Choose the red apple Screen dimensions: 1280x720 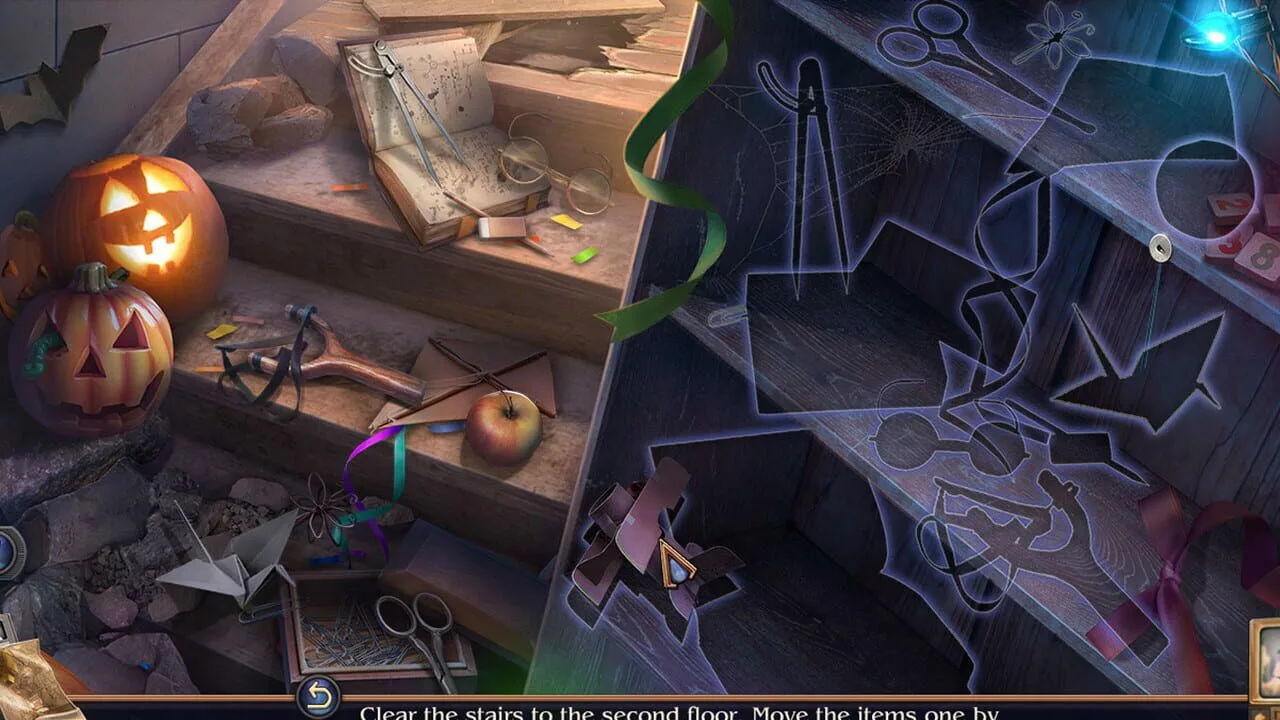click(x=503, y=427)
